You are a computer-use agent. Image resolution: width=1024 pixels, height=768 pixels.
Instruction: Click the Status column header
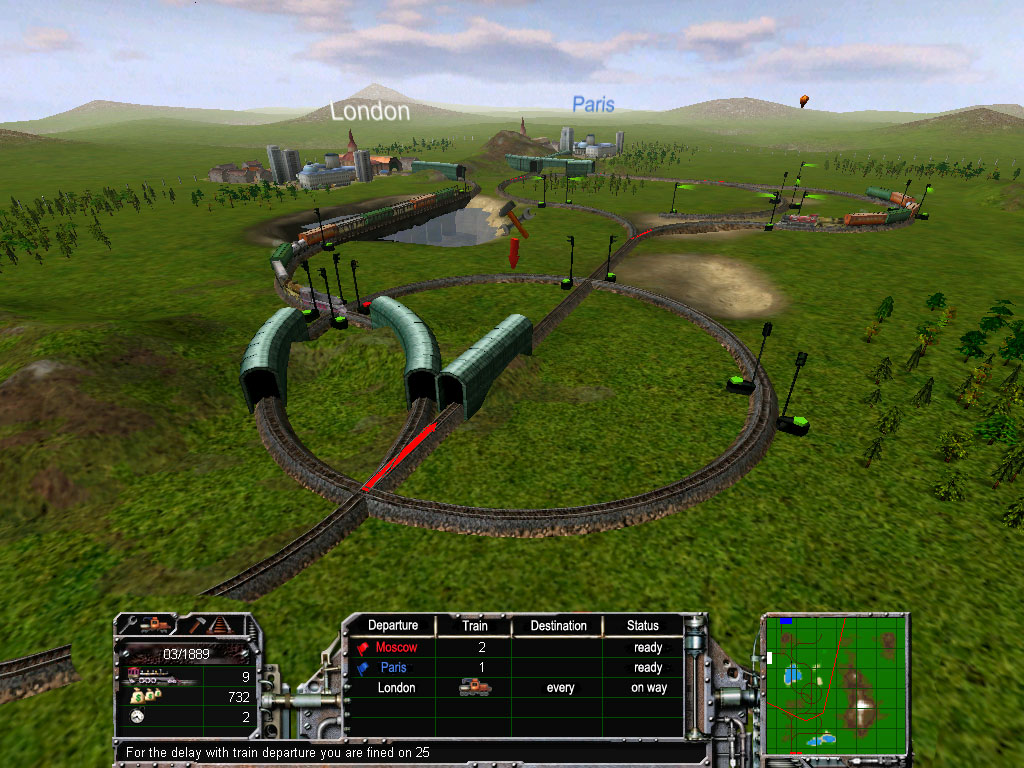[643, 626]
